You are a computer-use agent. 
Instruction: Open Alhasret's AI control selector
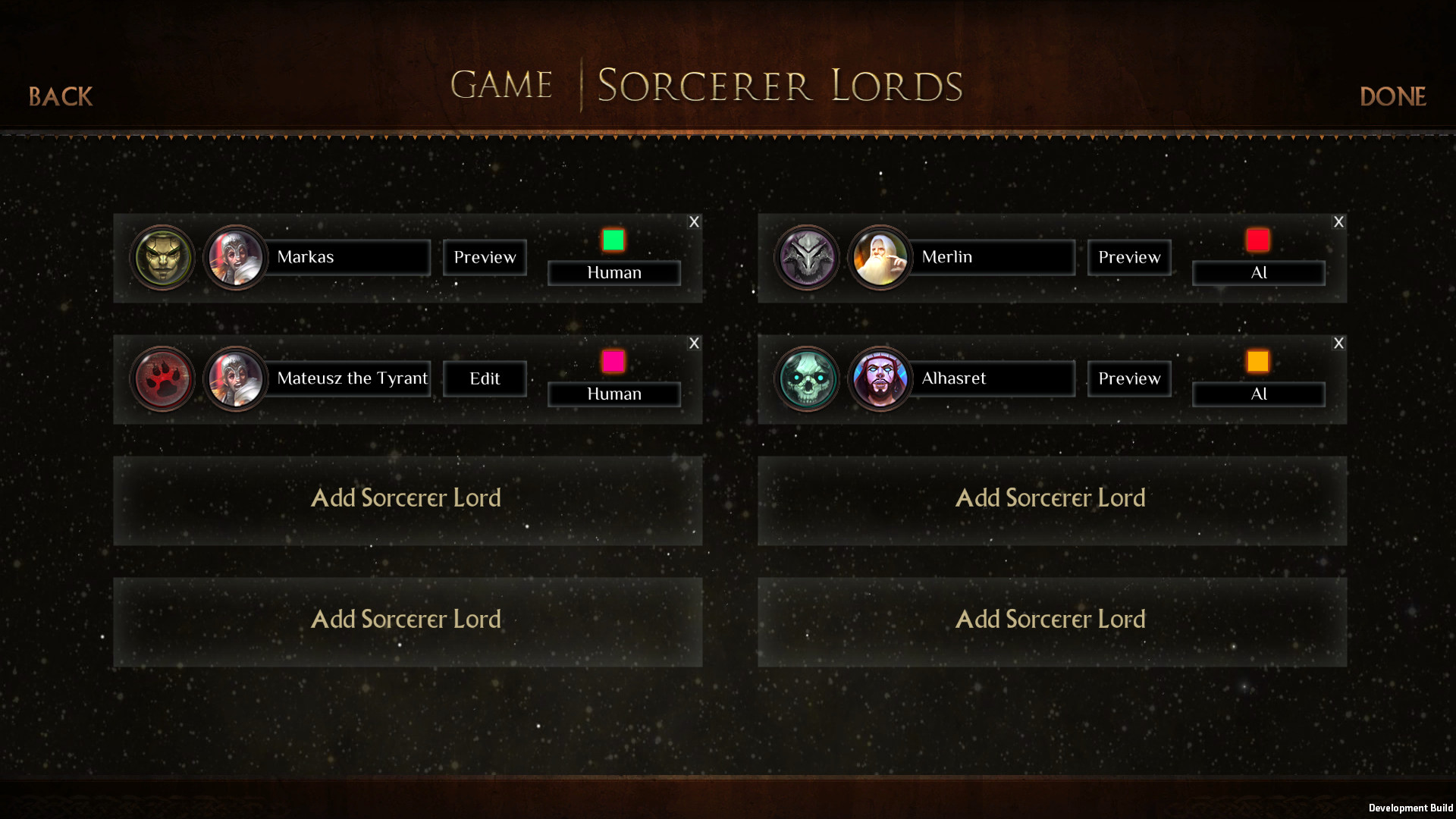pos(1258,394)
